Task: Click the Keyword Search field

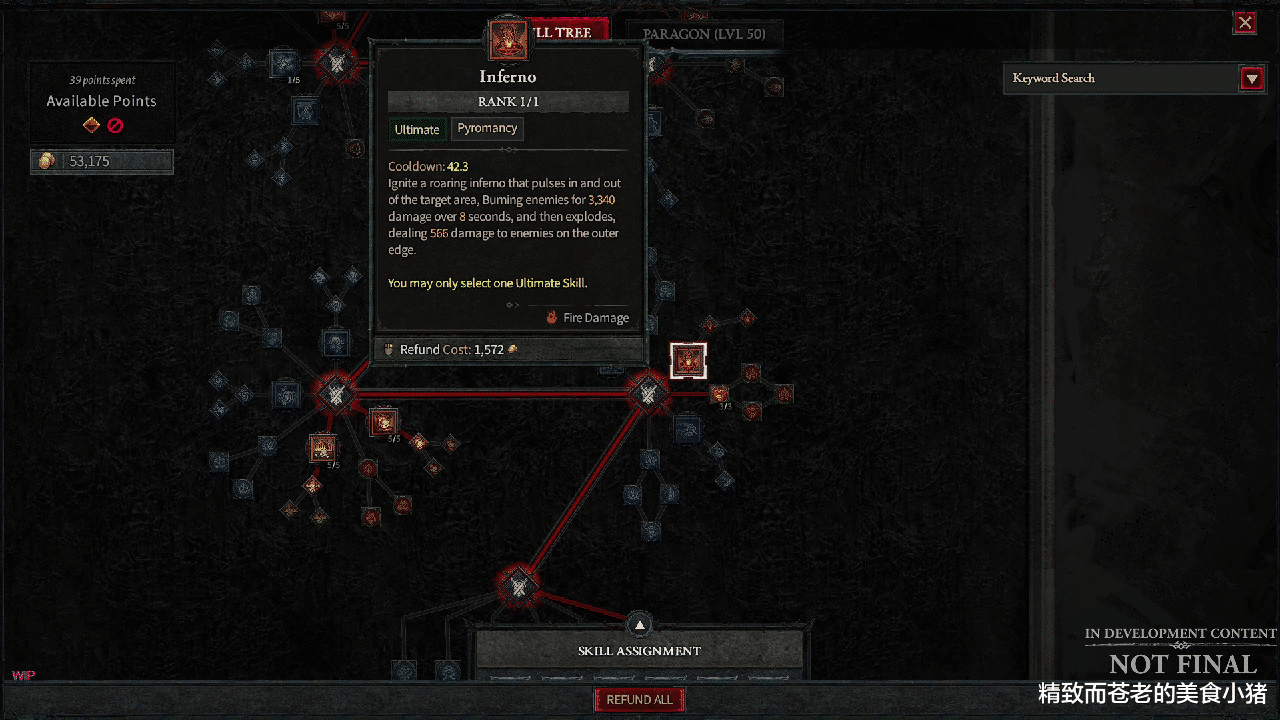Action: [1120, 78]
